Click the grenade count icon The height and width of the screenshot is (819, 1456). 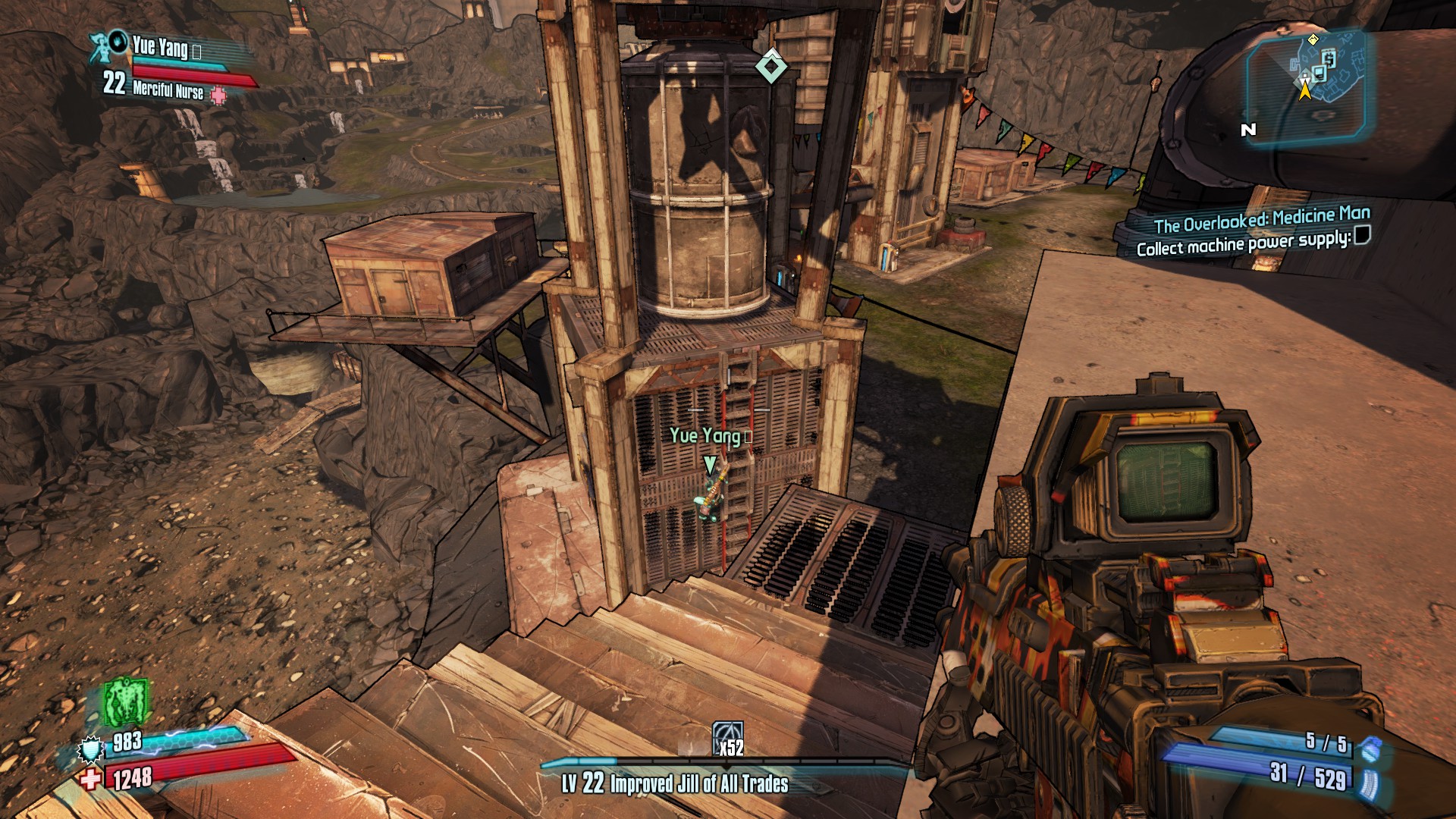tap(1367, 749)
